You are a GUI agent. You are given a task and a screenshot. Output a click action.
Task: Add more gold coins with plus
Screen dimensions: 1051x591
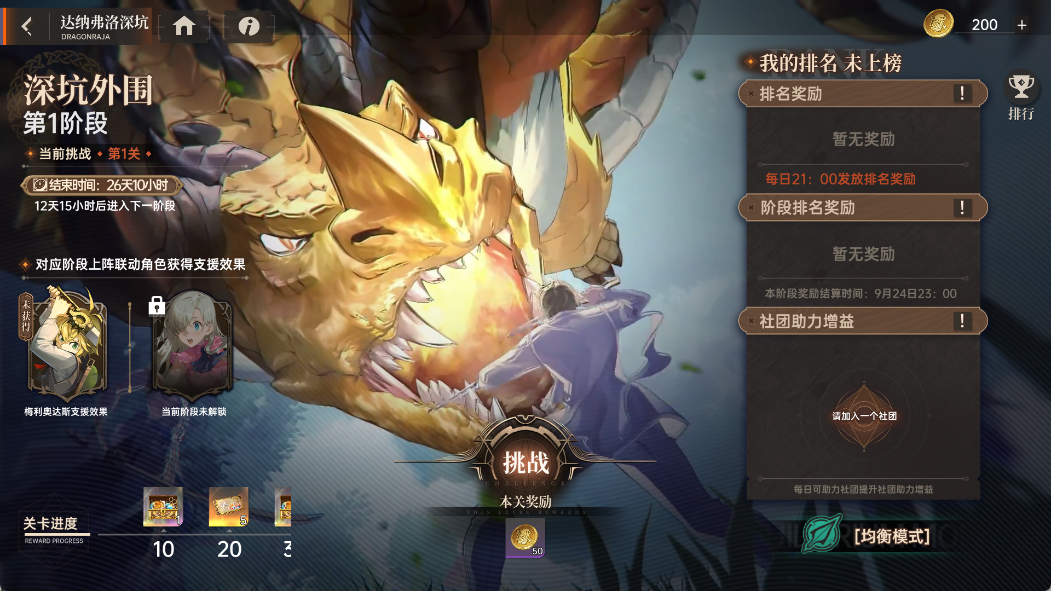1021,25
